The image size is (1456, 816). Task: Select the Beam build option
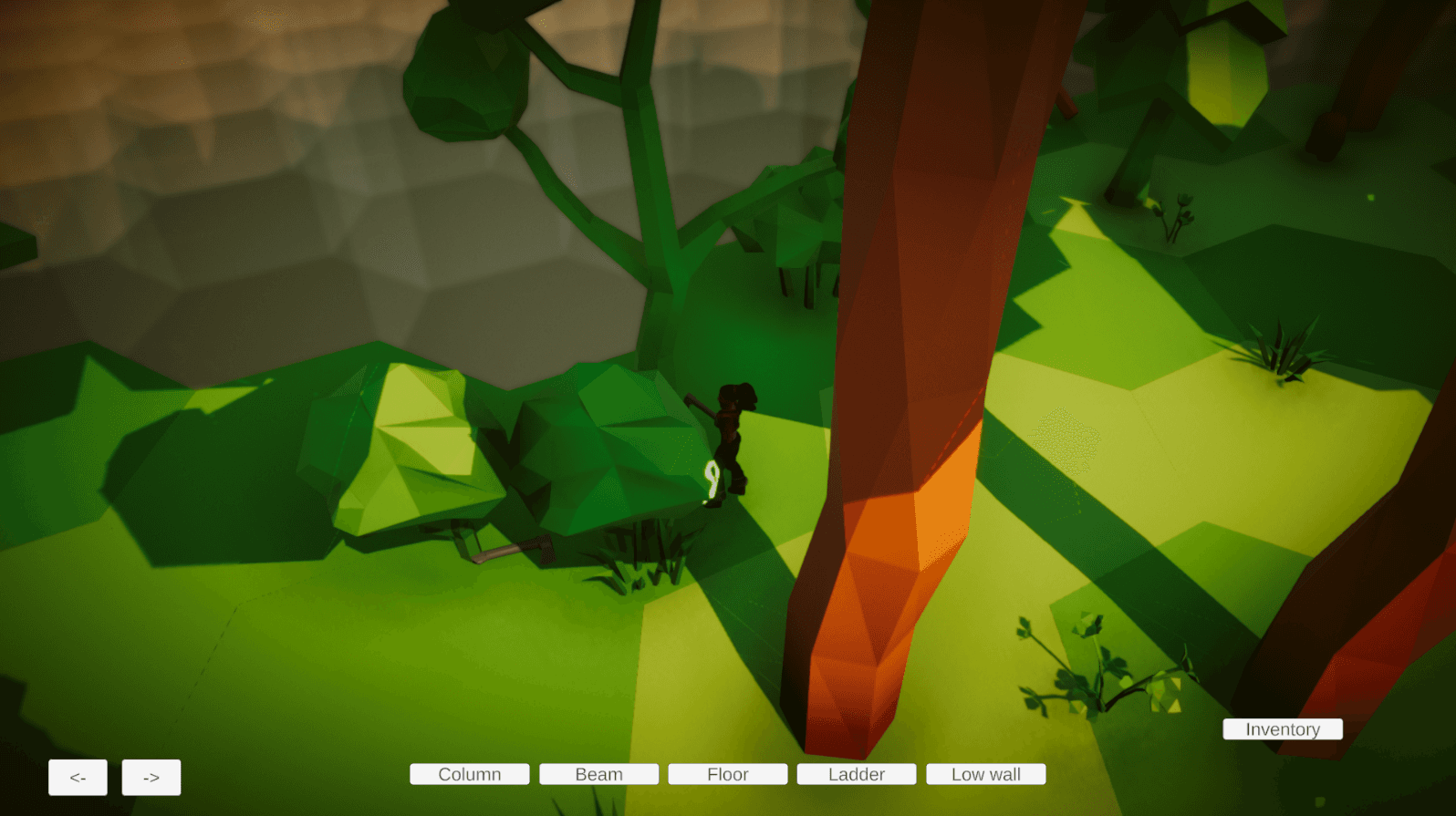click(598, 773)
